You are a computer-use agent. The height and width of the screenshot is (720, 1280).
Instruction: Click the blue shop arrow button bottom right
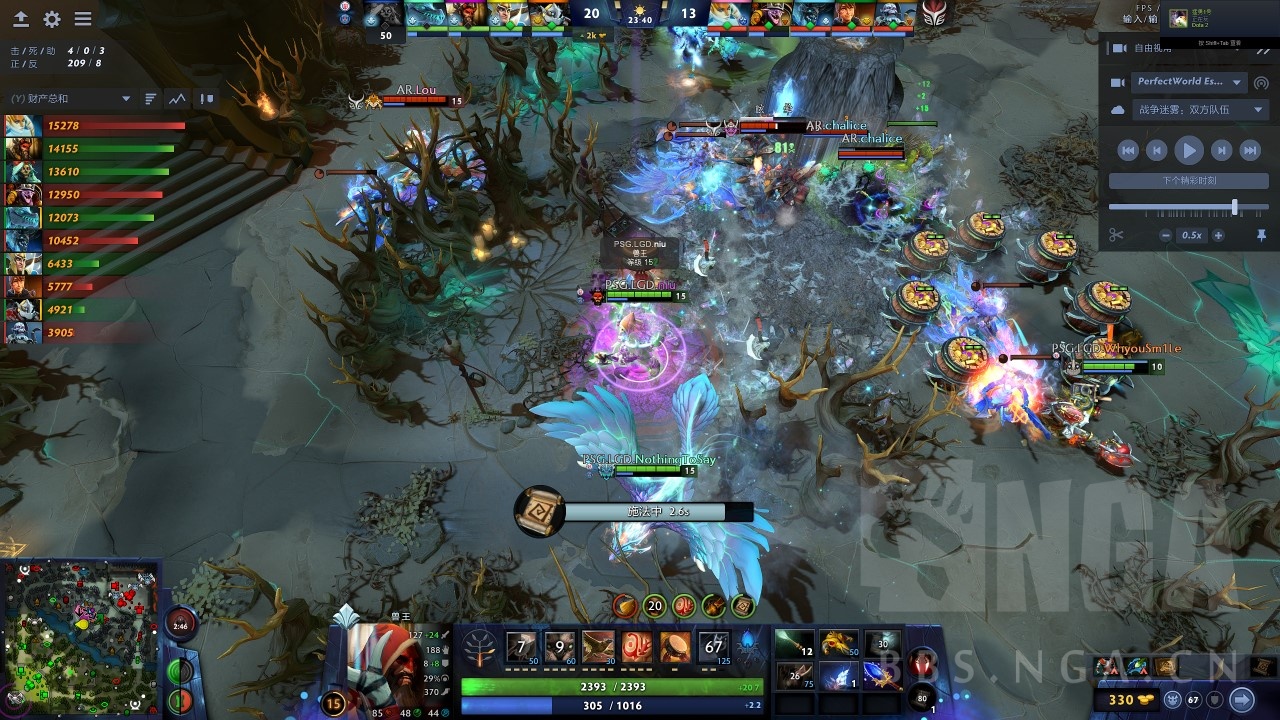pyautogui.click(x=1243, y=700)
